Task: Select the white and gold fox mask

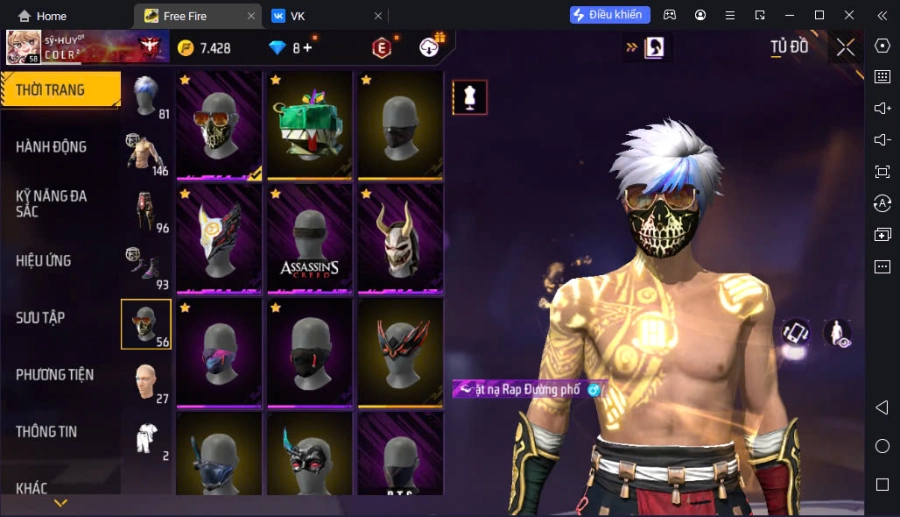Action: pyautogui.click(x=219, y=240)
